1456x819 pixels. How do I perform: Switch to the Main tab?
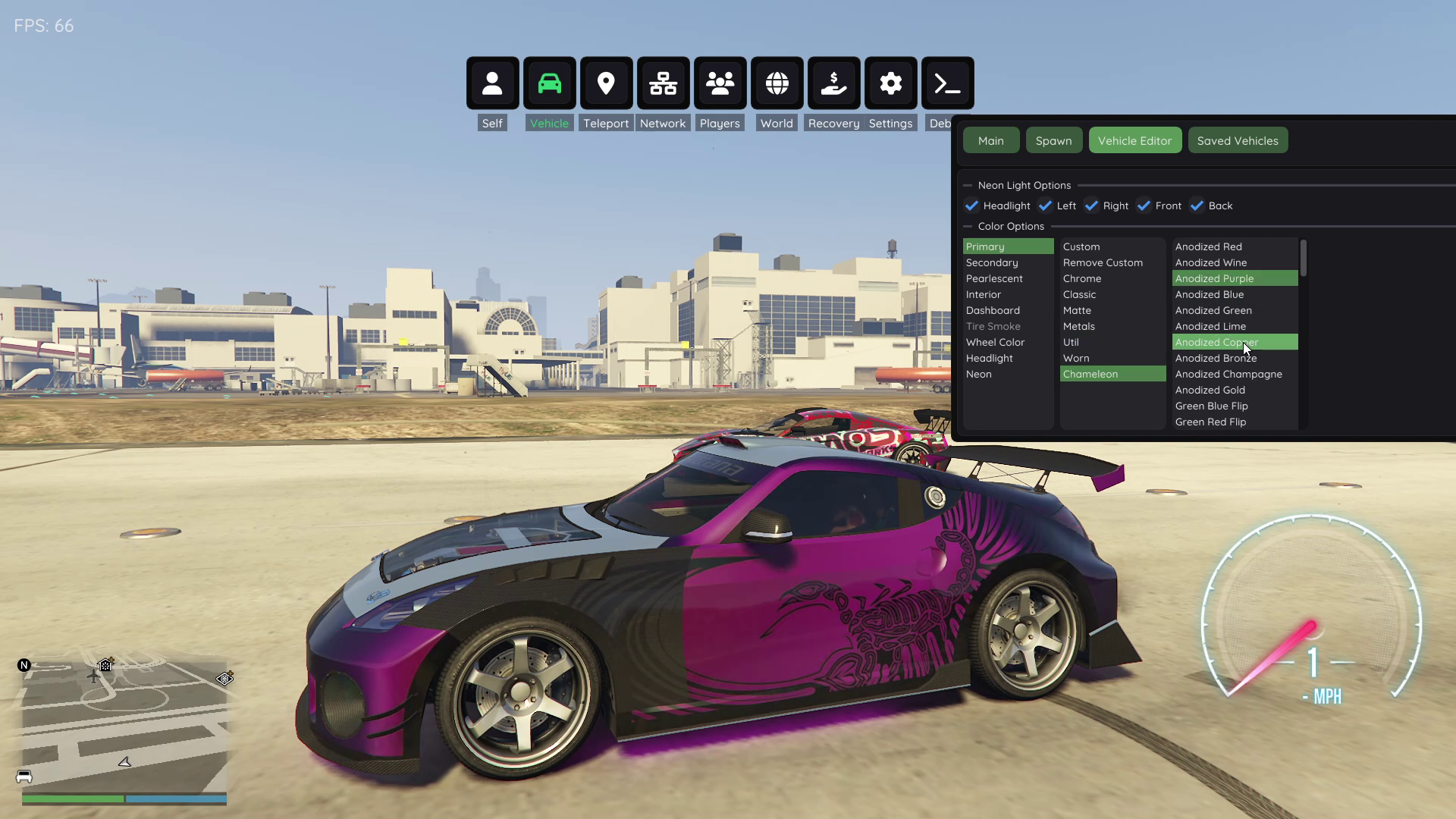pos(990,140)
